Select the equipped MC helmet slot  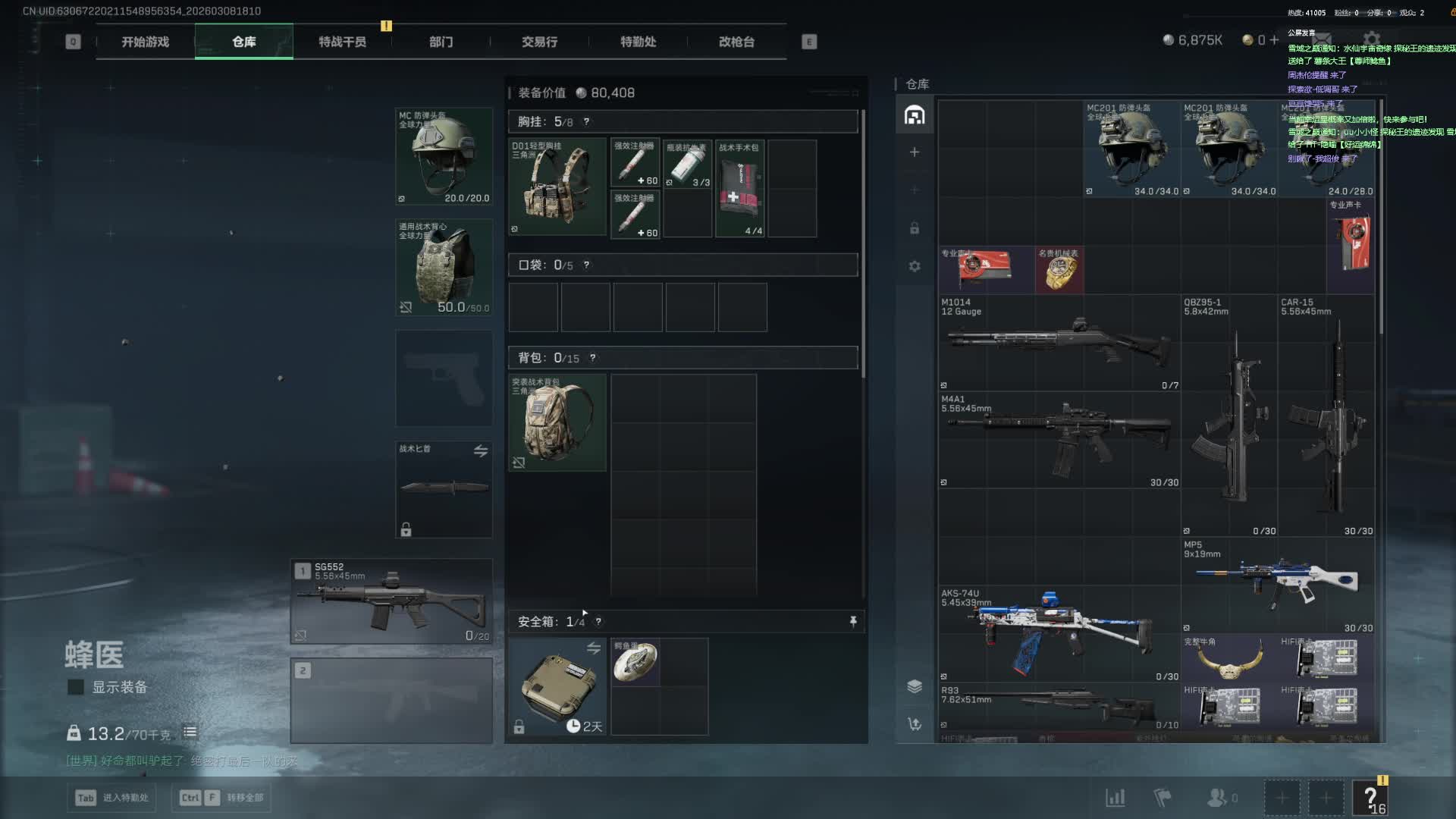point(444,157)
